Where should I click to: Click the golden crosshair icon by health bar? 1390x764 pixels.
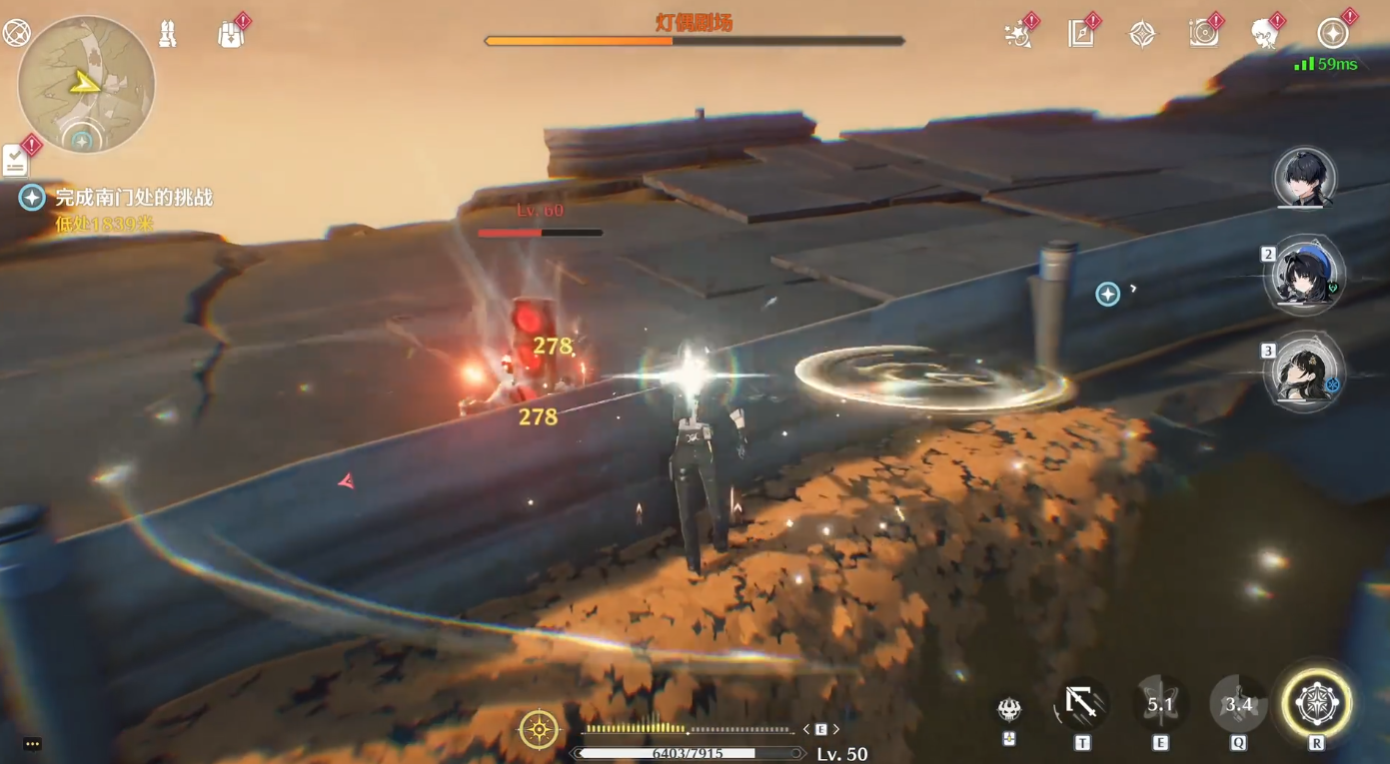[539, 730]
